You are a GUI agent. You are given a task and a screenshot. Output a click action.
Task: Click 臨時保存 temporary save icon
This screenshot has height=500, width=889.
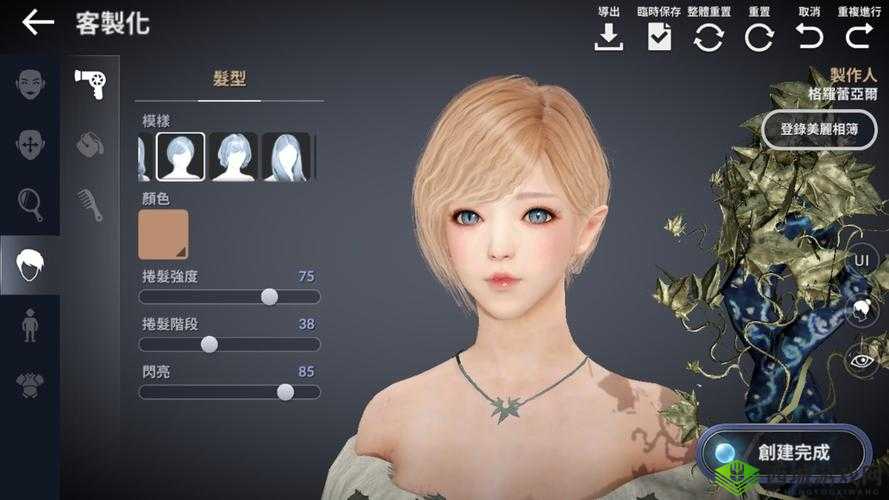(x=659, y=35)
